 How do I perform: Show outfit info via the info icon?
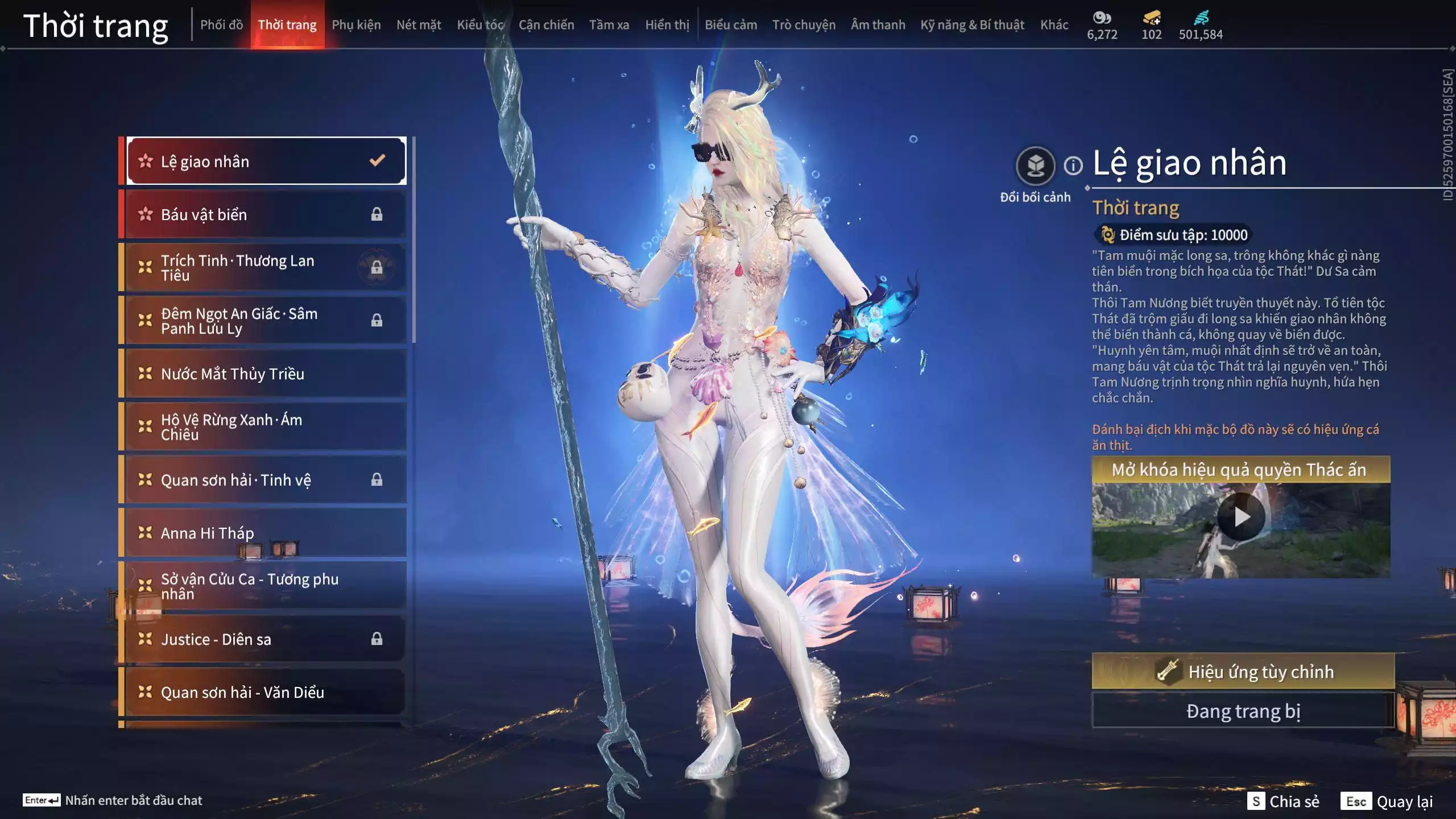point(1073,166)
